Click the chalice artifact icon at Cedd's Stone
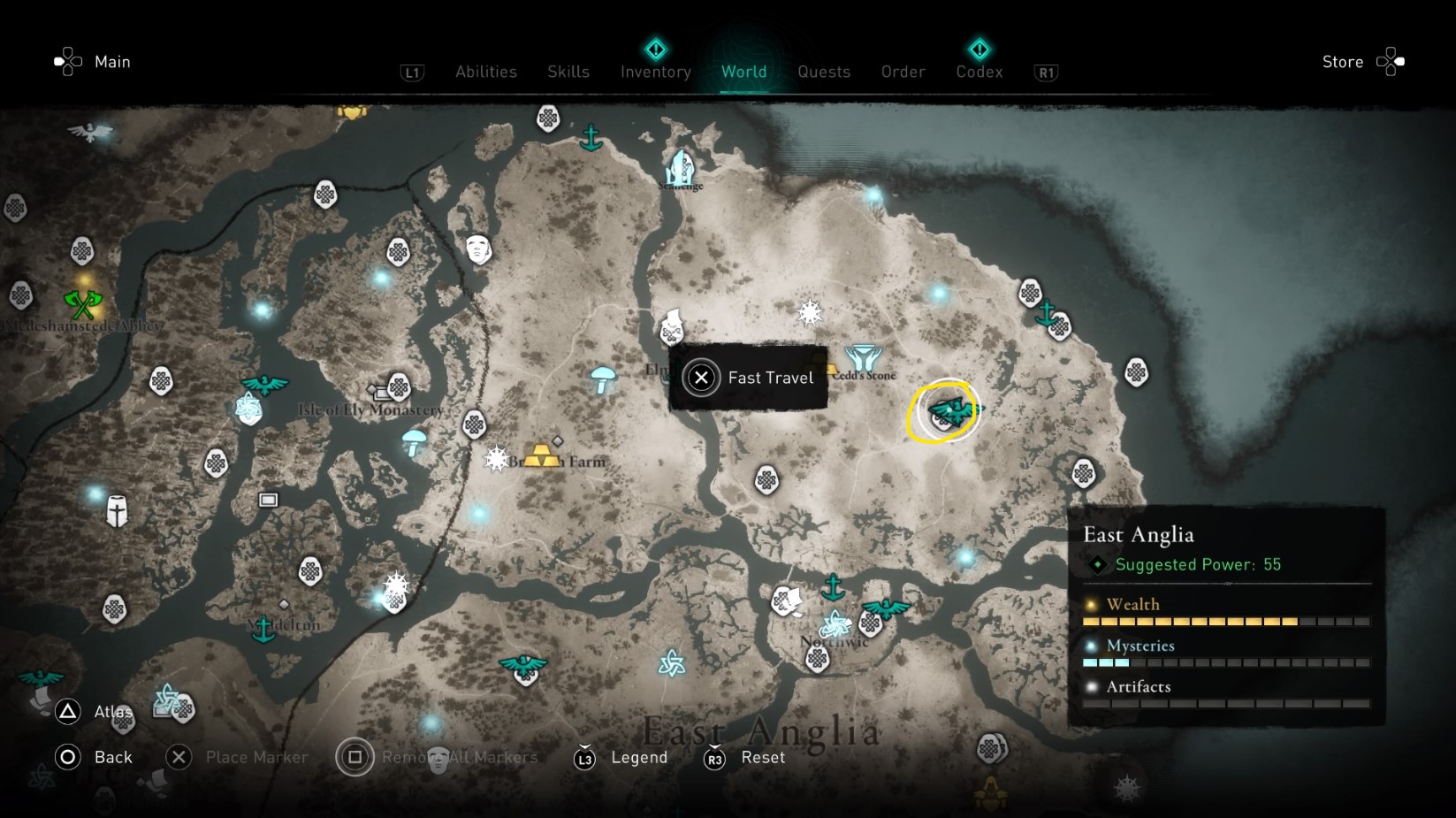Viewport: 1456px width, 818px height. coord(865,357)
